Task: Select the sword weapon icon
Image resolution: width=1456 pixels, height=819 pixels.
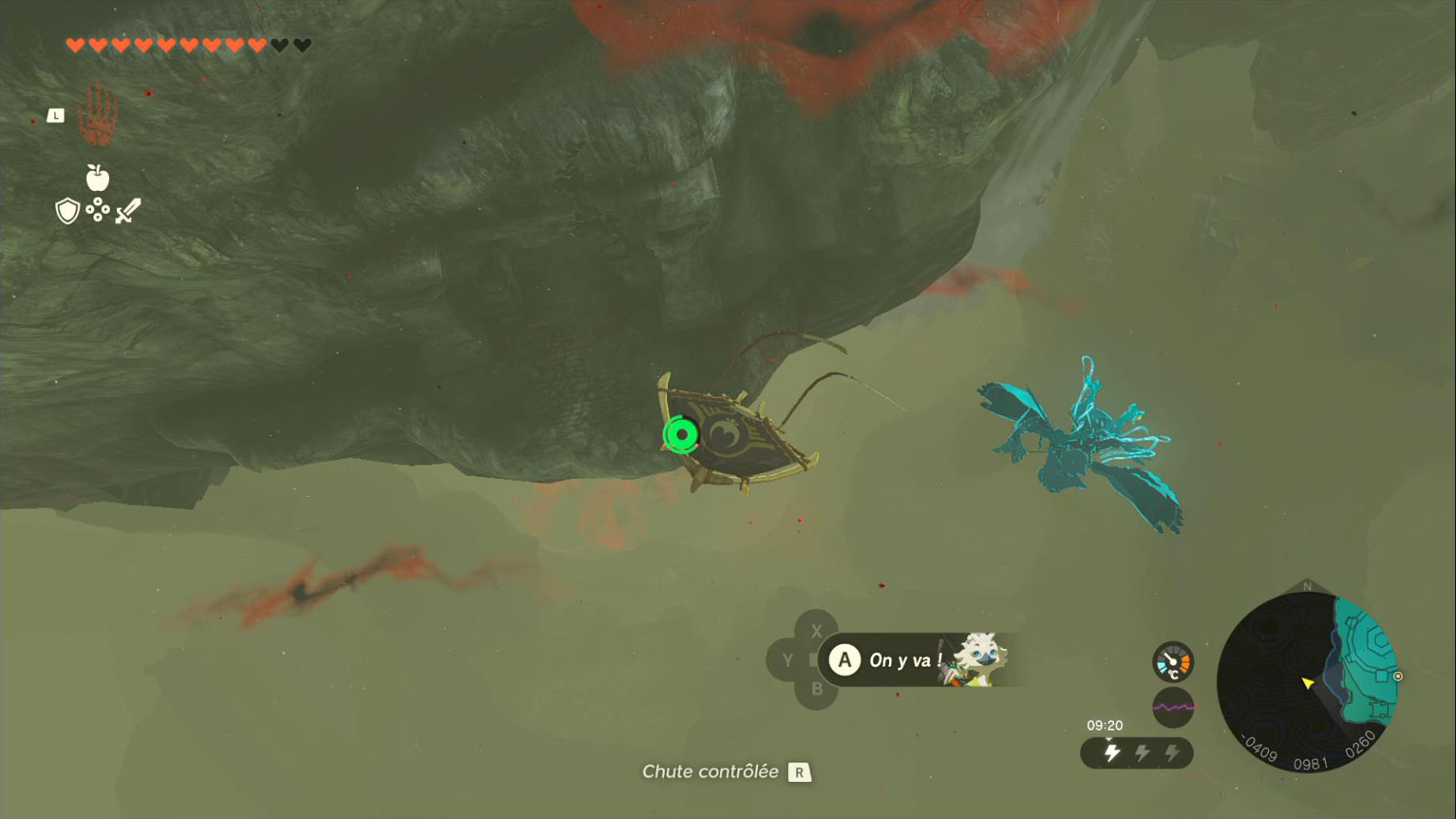Action: (128, 211)
